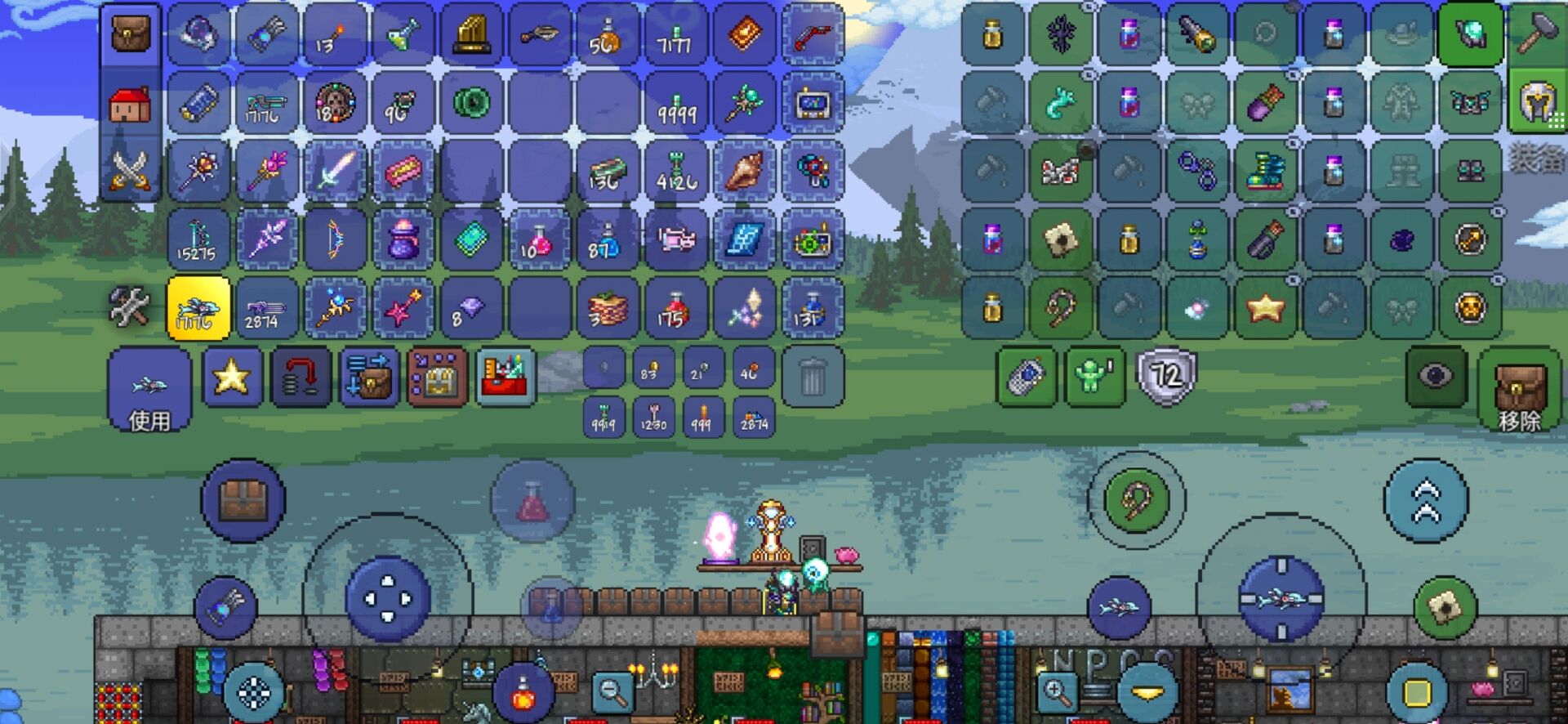Image resolution: width=1568 pixels, height=724 pixels.
Task: Select the highlighted yellow hotbar slot
Action: click(198, 308)
